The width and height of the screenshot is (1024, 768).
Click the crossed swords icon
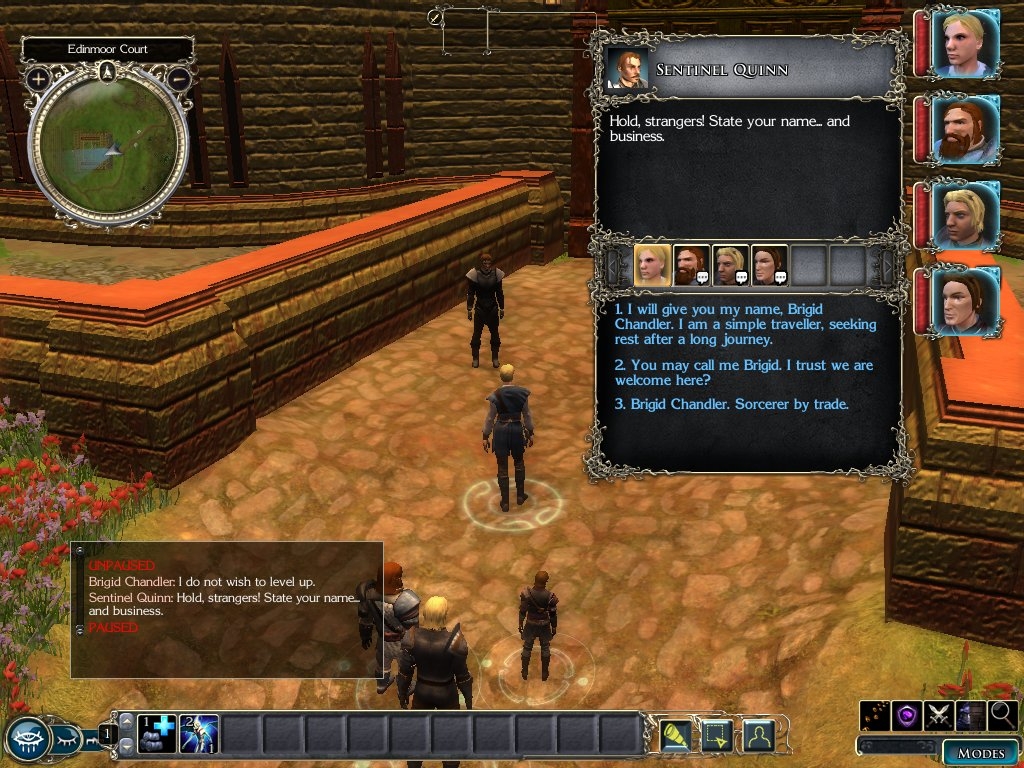pyautogui.click(x=939, y=715)
